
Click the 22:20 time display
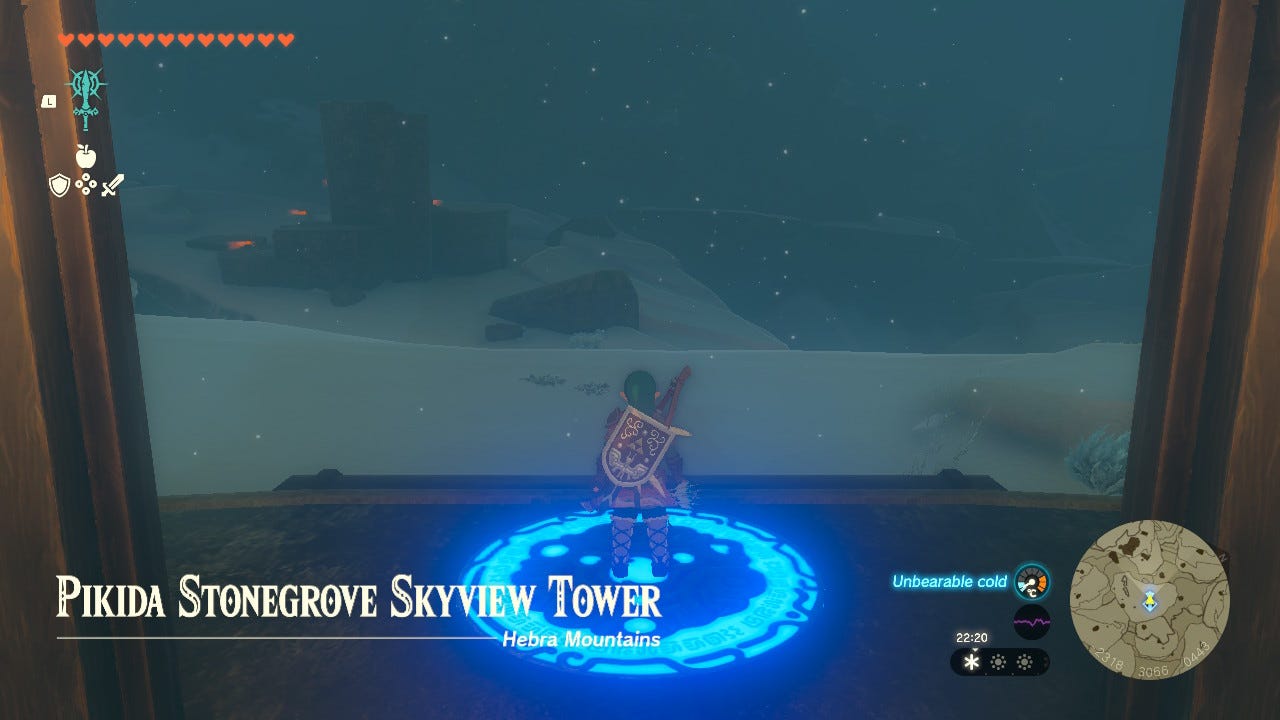(971, 637)
